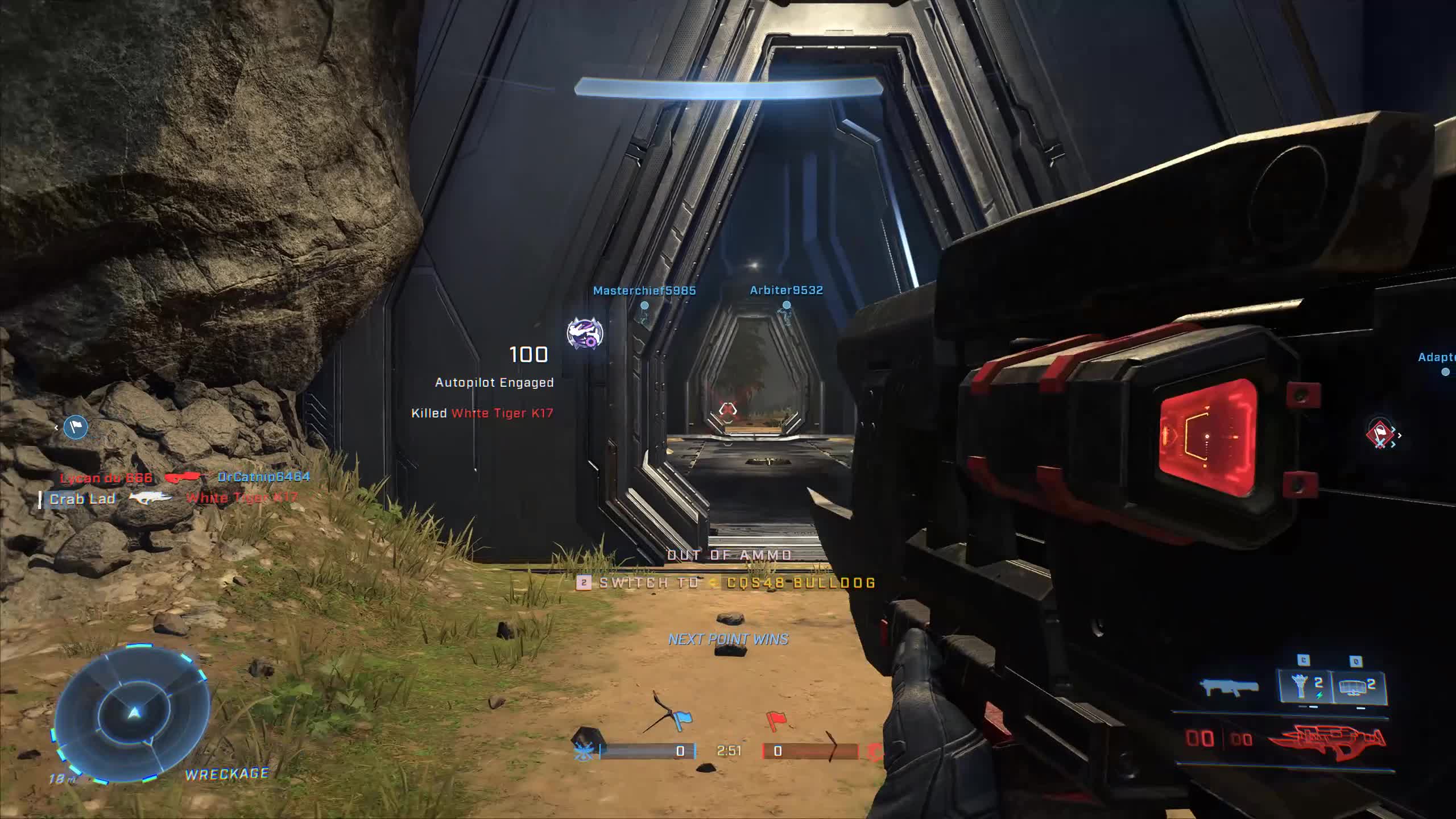This screenshot has width=1456, height=819.
Task: Click the red flag status icon above the score
Action: click(x=775, y=721)
